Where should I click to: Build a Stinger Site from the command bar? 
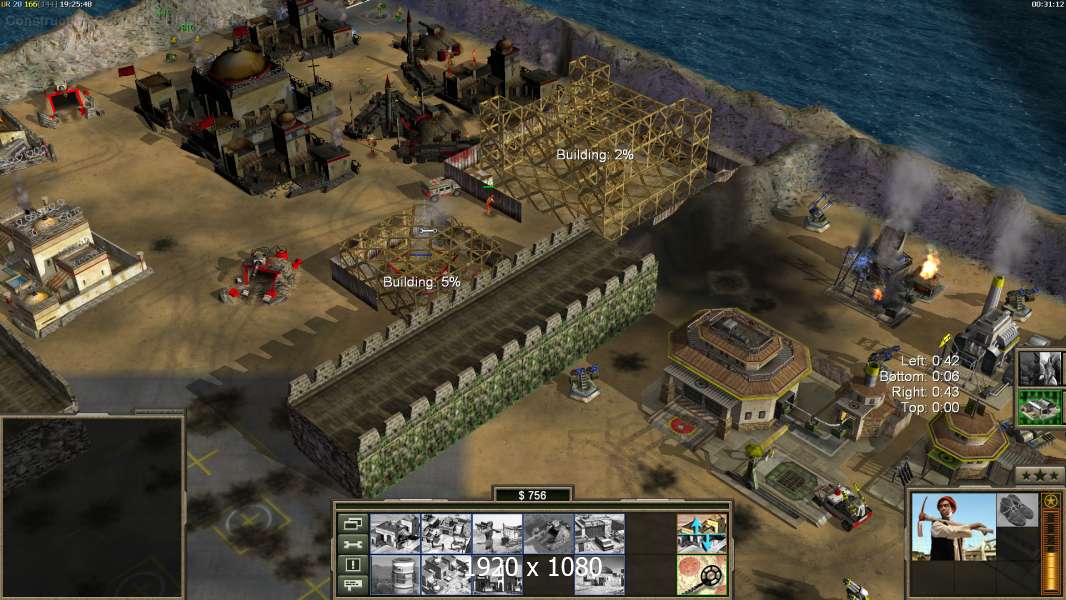(x=497, y=533)
